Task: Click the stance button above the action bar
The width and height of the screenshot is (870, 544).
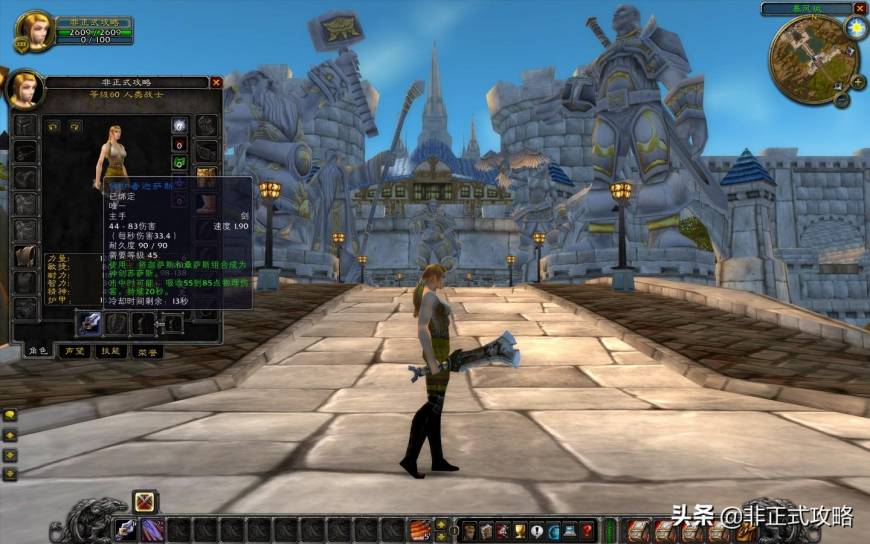Action: (145, 500)
